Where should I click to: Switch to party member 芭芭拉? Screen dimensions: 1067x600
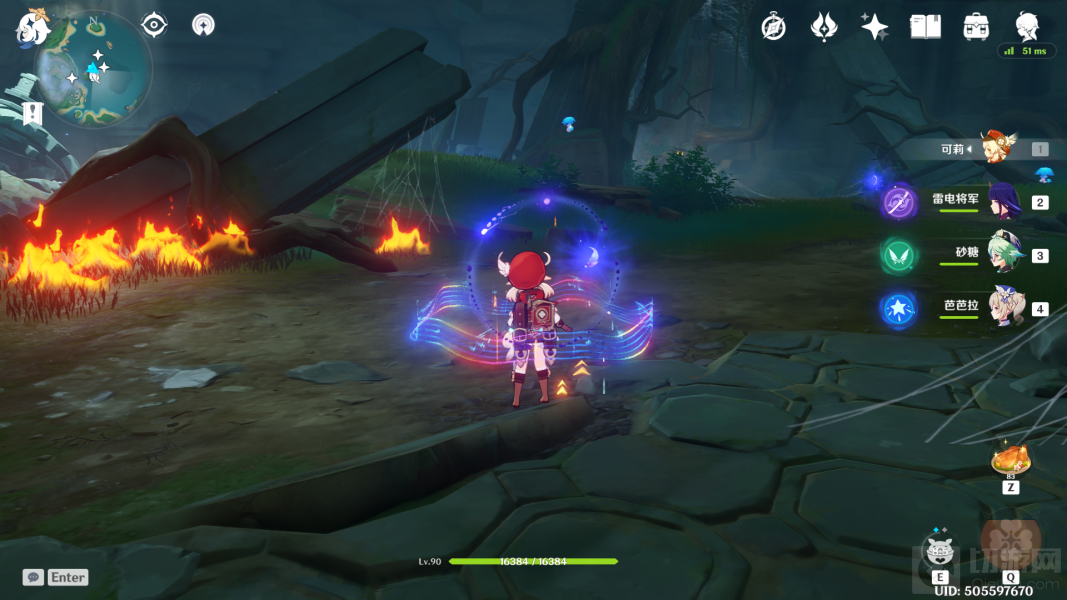click(x=1003, y=307)
